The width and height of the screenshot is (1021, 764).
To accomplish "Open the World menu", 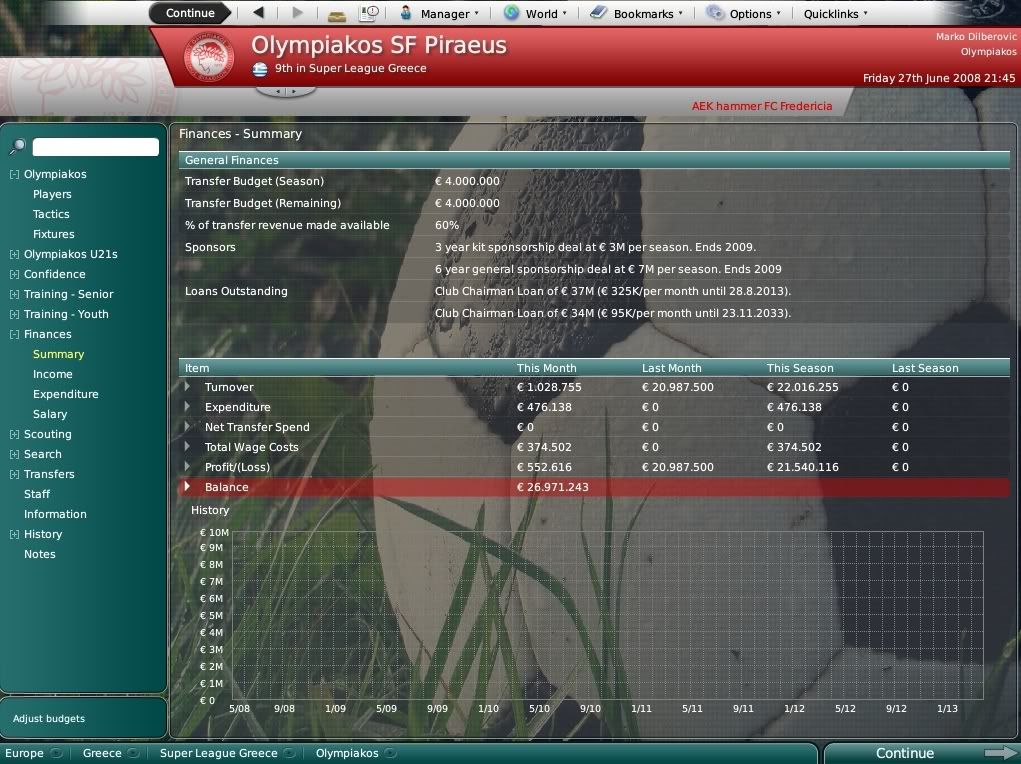I will click(535, 14).
